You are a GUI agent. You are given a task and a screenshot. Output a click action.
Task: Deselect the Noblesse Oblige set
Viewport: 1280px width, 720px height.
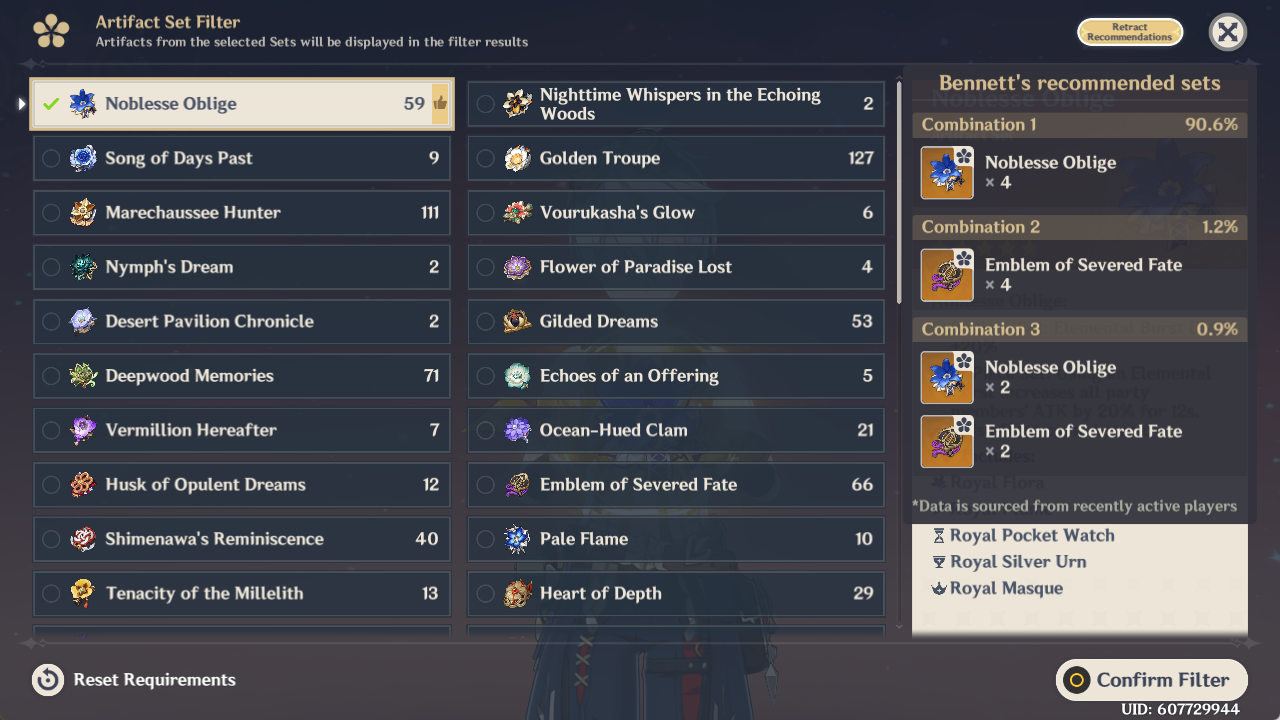click(x=240, y=104)
